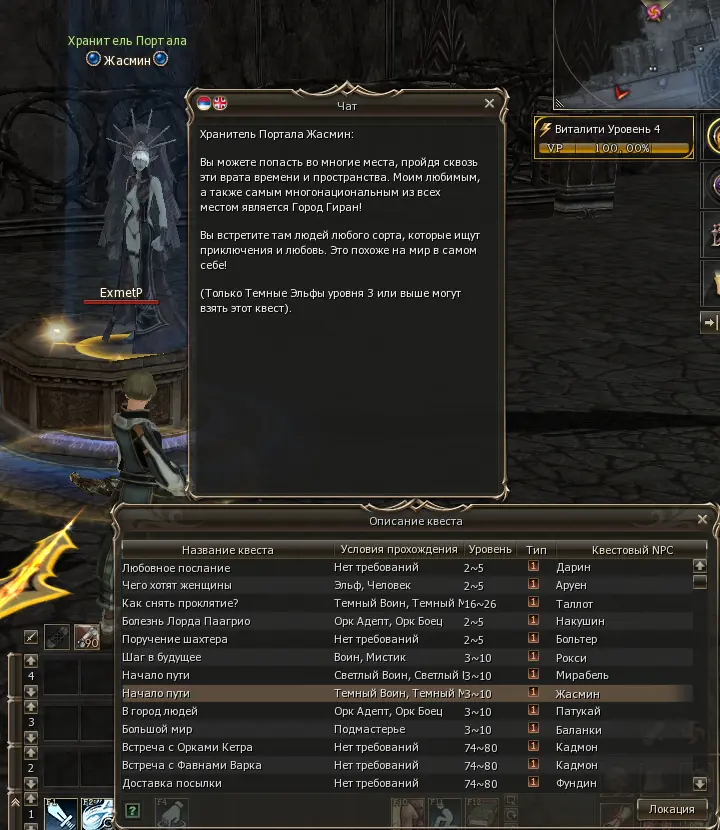Select the Чего хотят женщины quest
This screenshot has width=720, height=830.
coord(177,585)
